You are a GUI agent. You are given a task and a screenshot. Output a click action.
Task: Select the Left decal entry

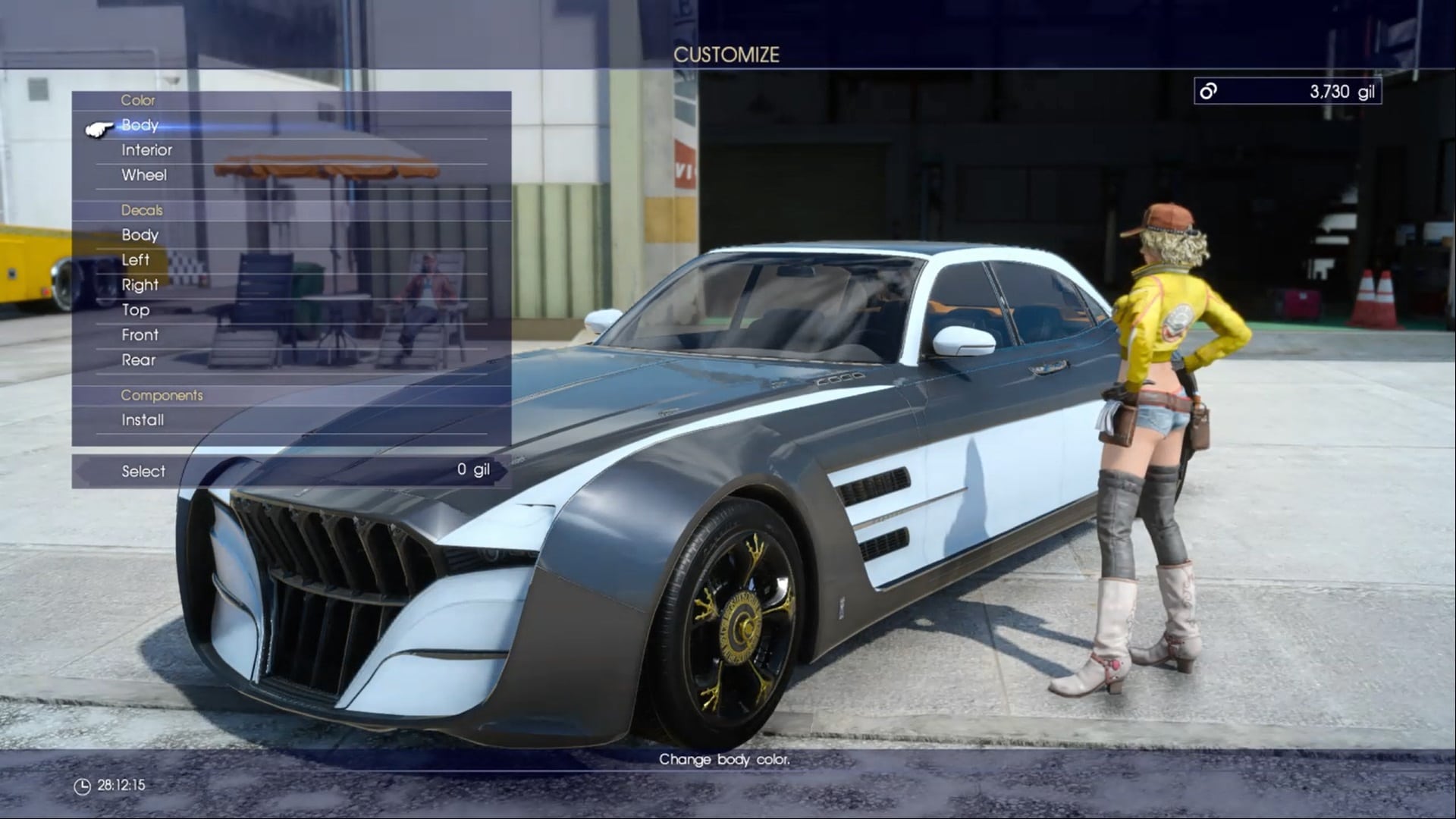coord(135,260)
